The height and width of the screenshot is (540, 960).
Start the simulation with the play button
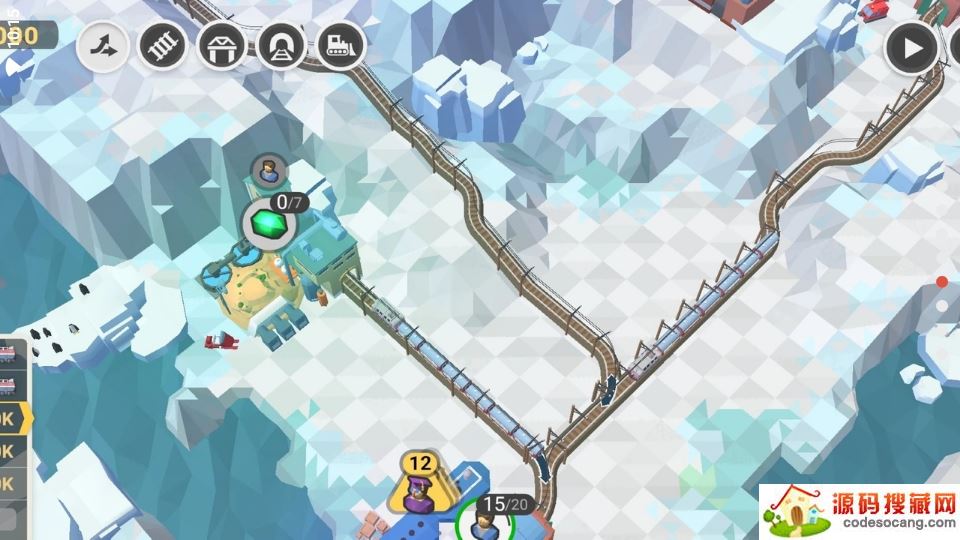(911, 46)
